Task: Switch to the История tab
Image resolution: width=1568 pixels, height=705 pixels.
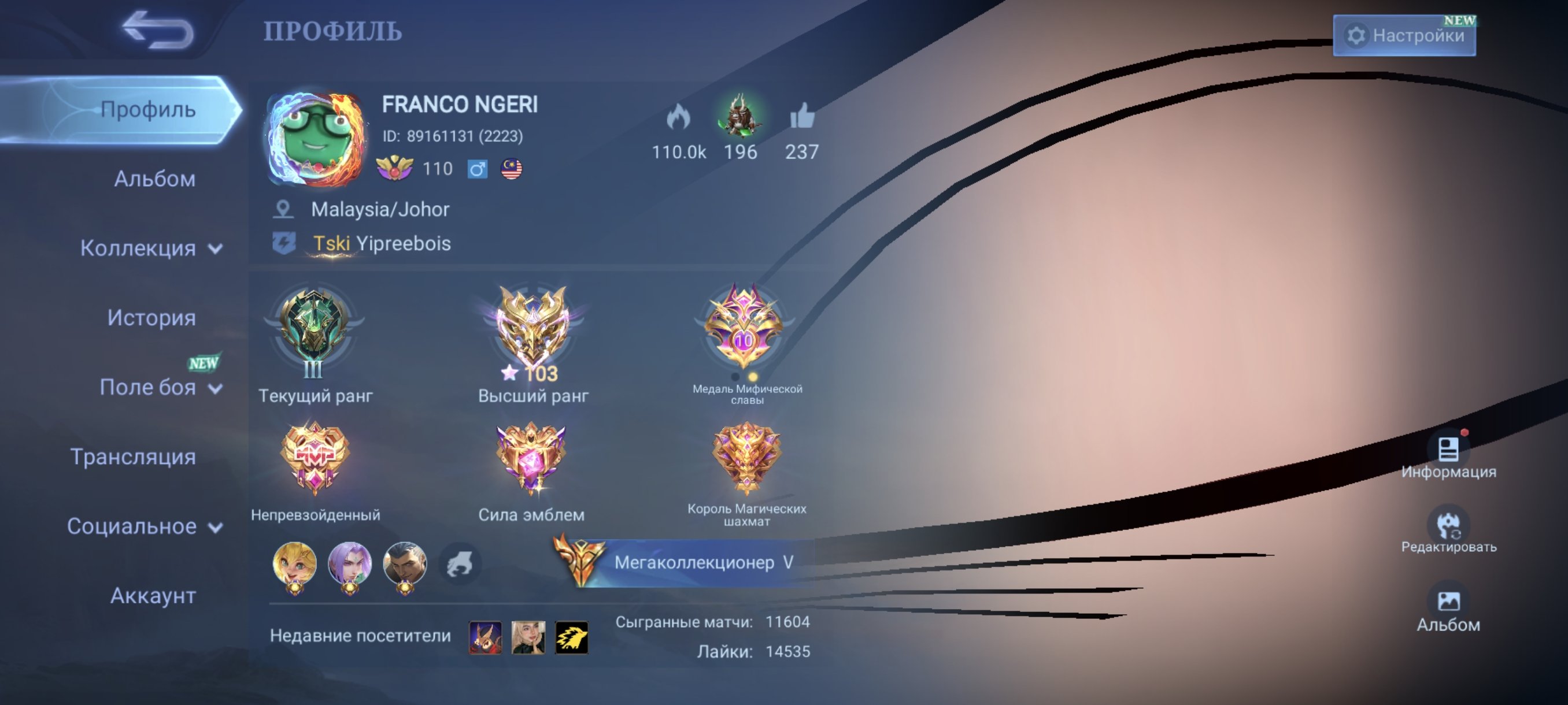Action: coord(151,317)
